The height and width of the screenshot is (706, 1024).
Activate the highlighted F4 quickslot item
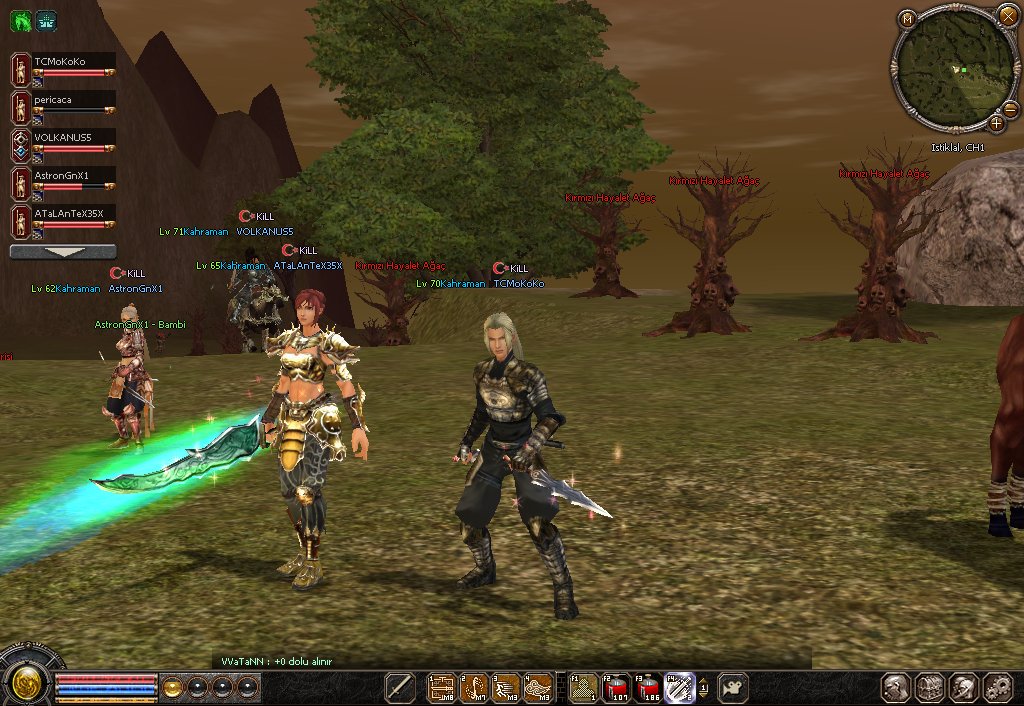[x=679, y=688]
